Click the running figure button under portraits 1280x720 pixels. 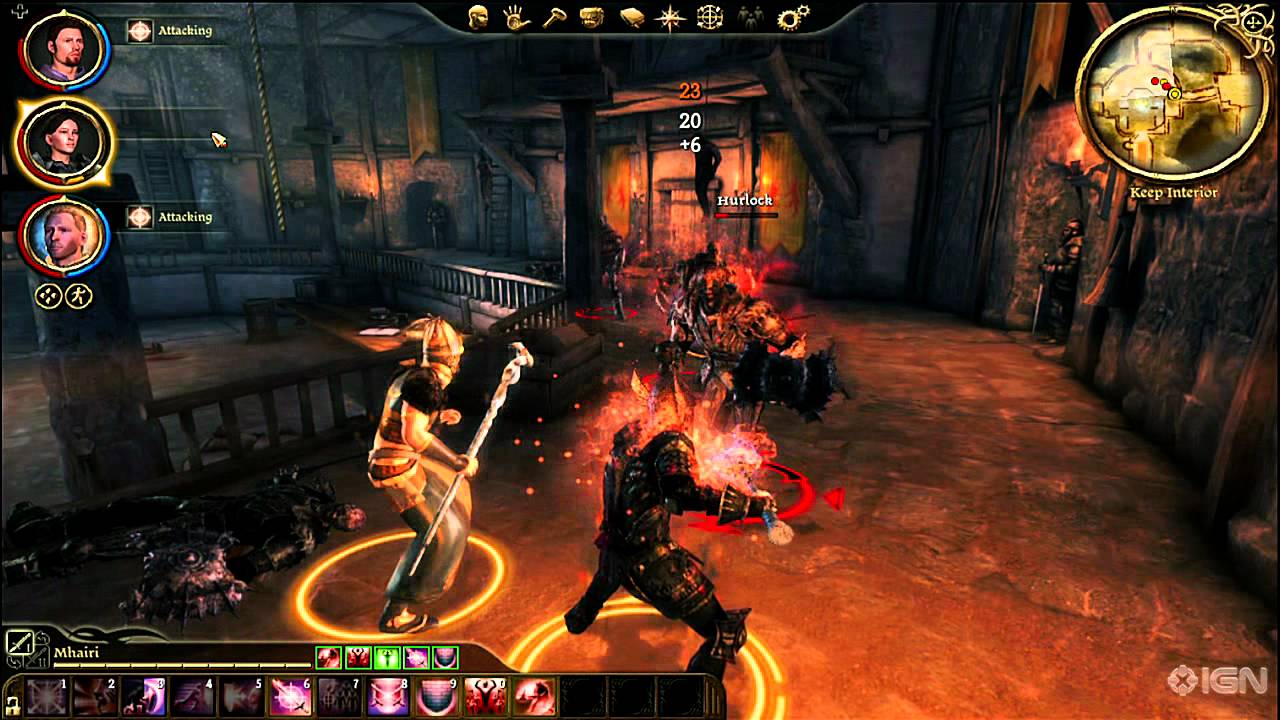80,296
